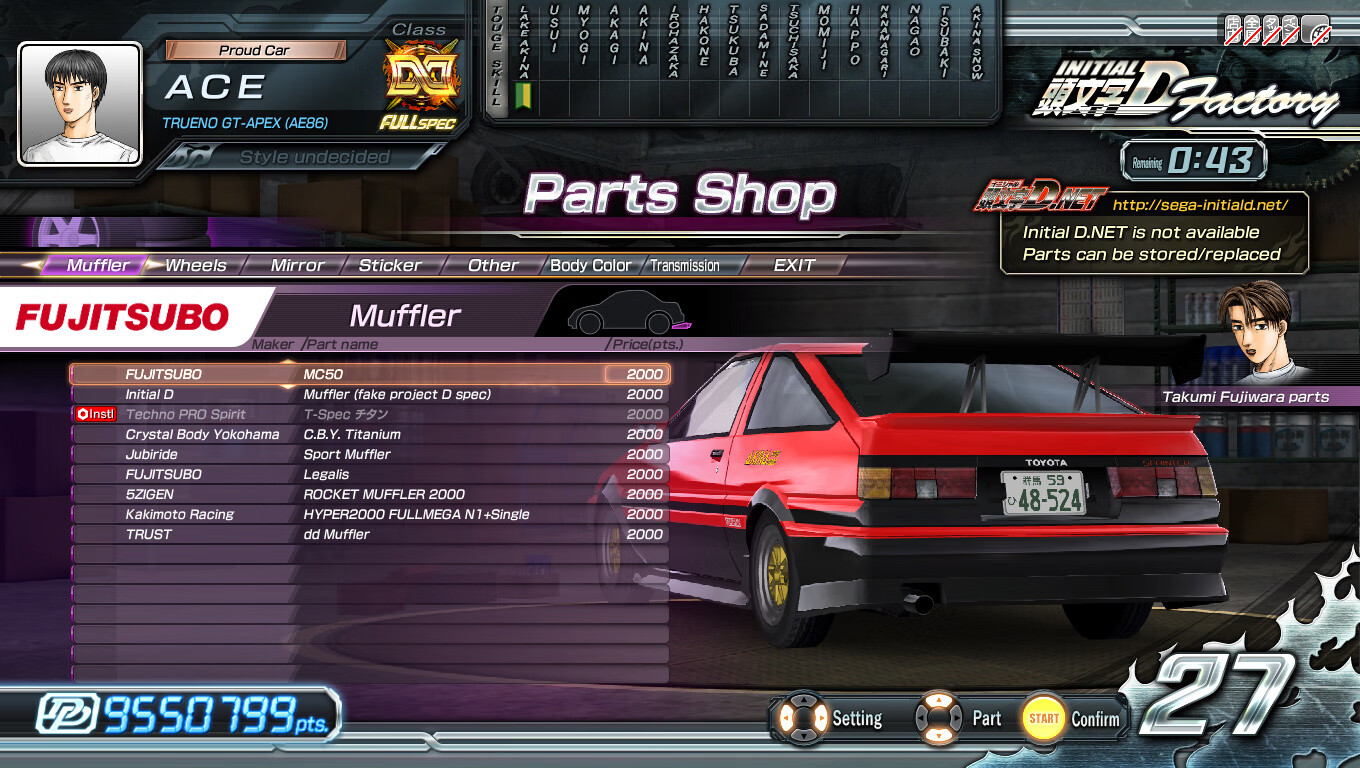This screenshot has height=768, width=1360.
Task: Select Kakimoto Racing HYPER2000 FULLMEGA N1+Single
Action: 370,514
